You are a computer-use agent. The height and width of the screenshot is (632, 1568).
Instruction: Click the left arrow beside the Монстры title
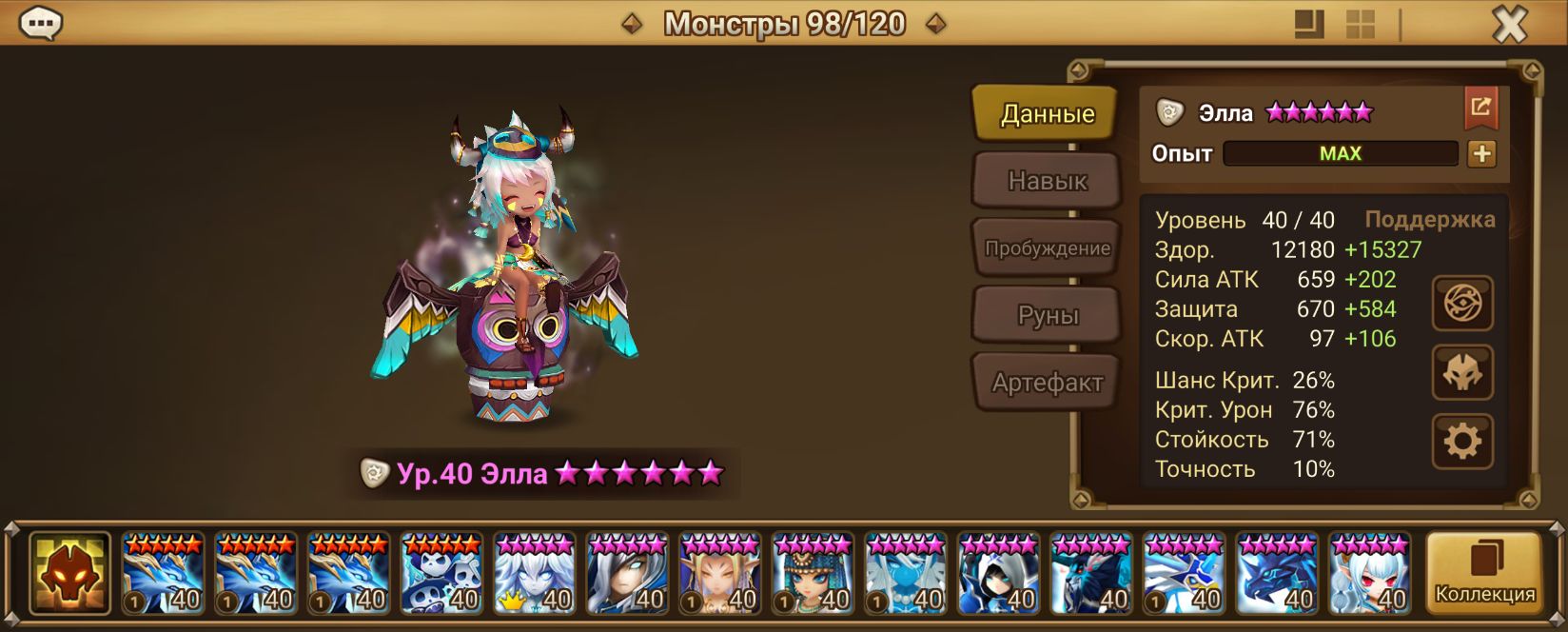[632, 24]
